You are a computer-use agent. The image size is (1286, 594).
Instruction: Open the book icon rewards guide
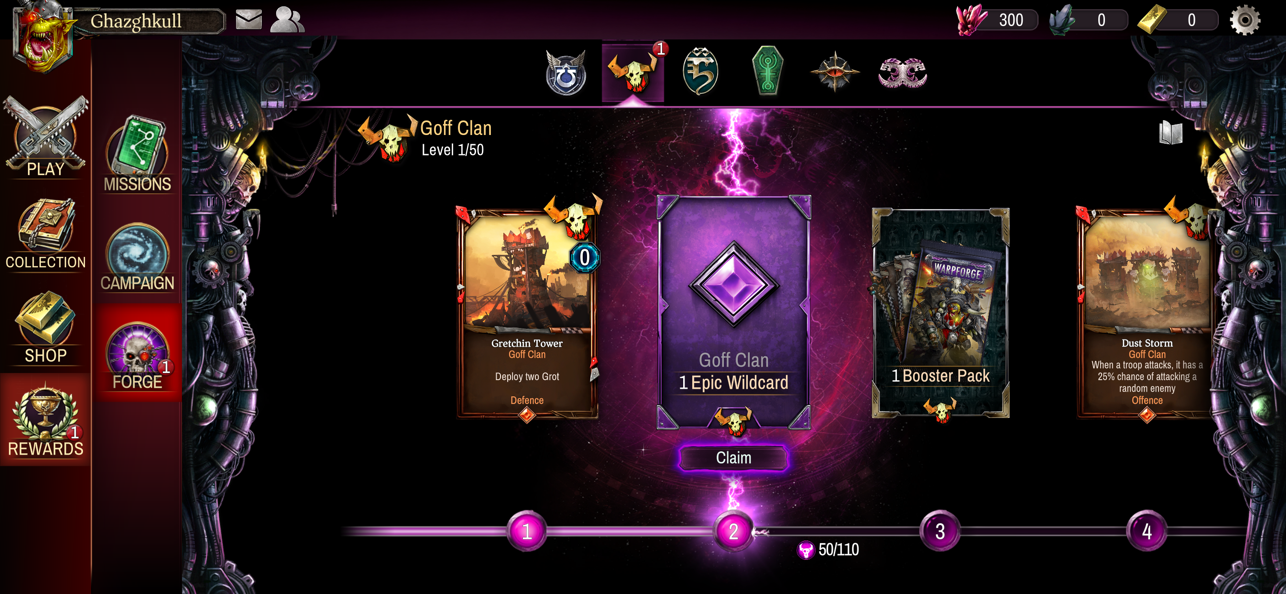click(1171, 133)
